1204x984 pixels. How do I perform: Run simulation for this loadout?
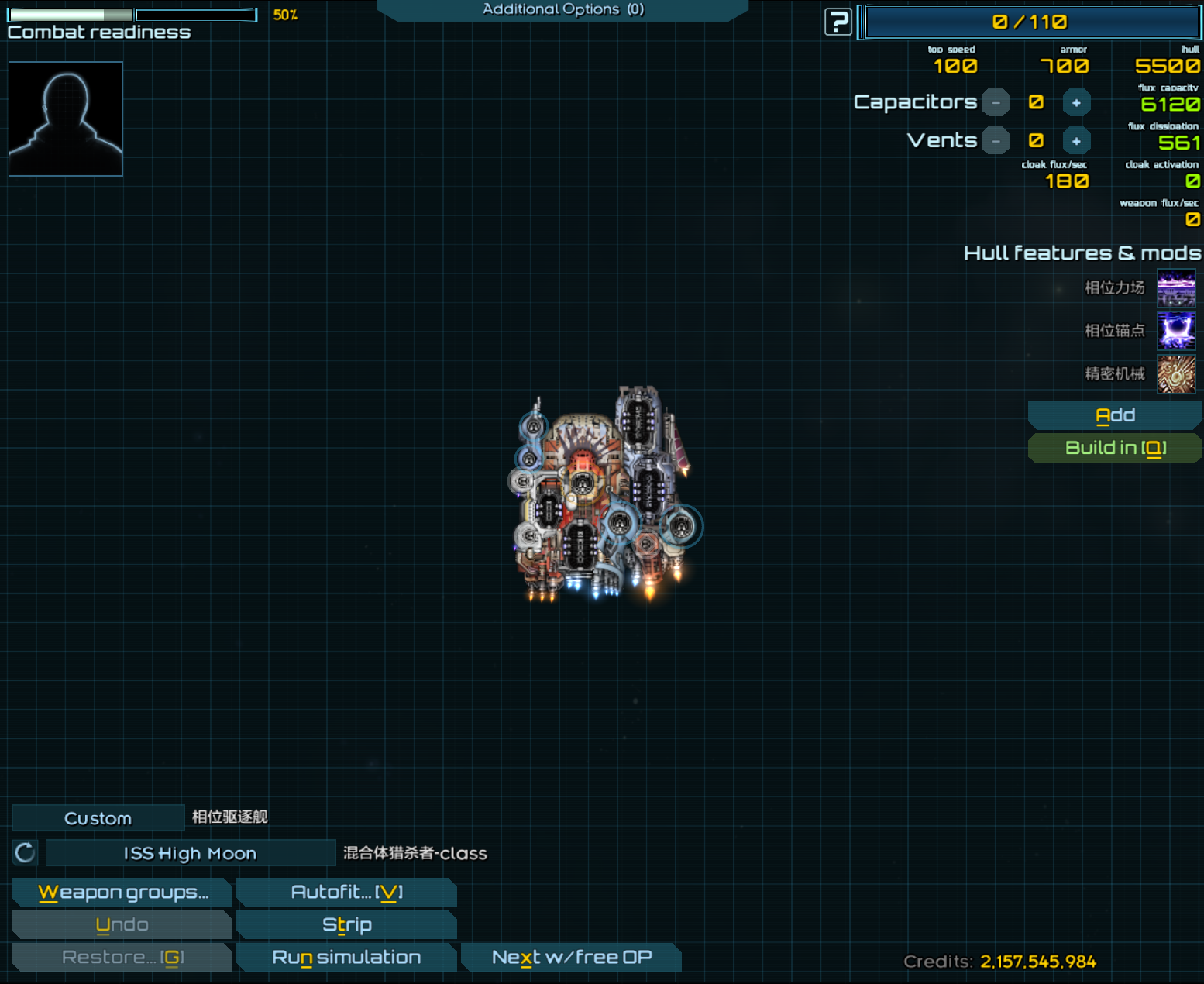[346, 958]
